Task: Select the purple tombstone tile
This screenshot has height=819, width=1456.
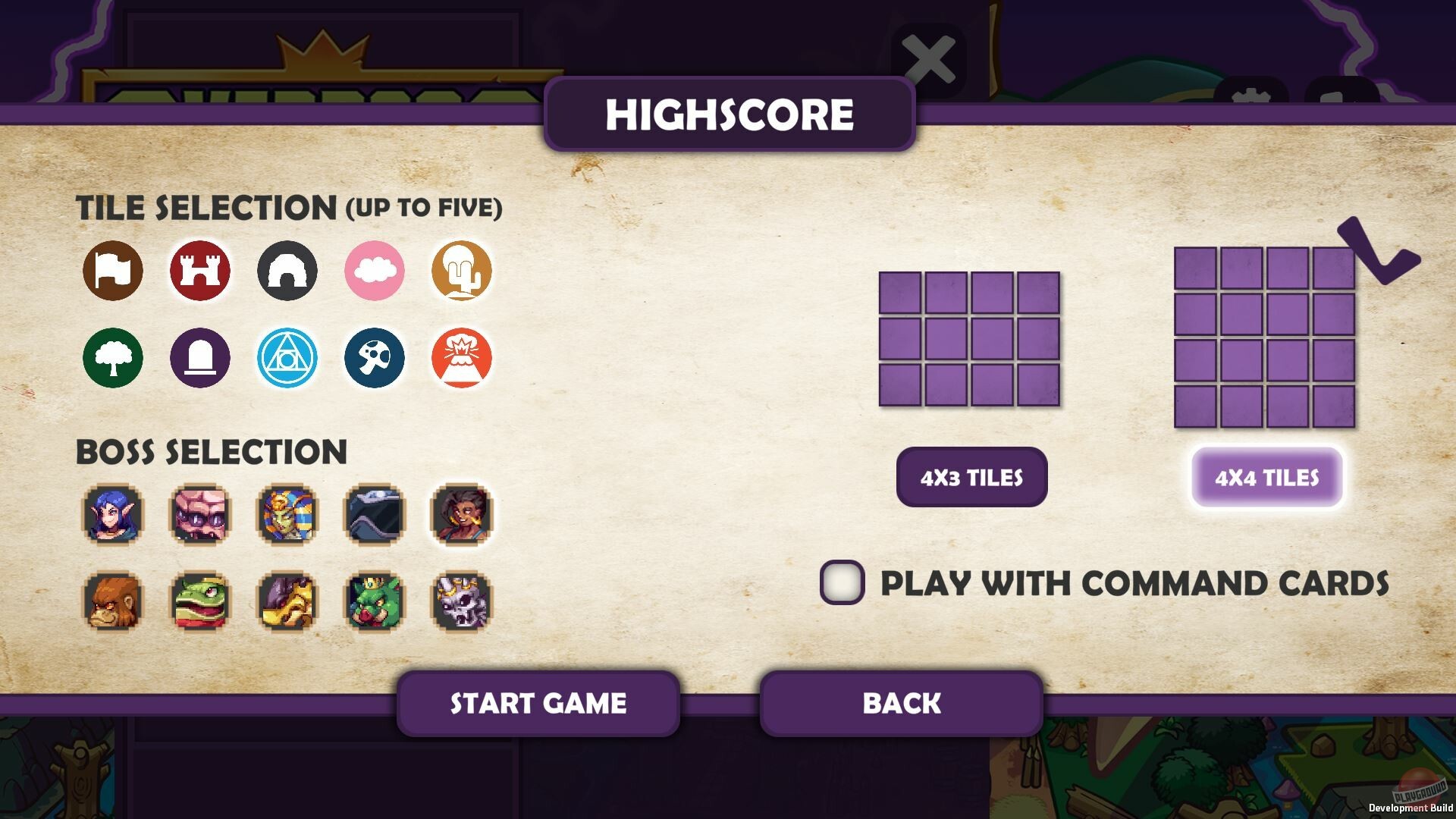Action: pyautogui.click(x=199, y=358)
